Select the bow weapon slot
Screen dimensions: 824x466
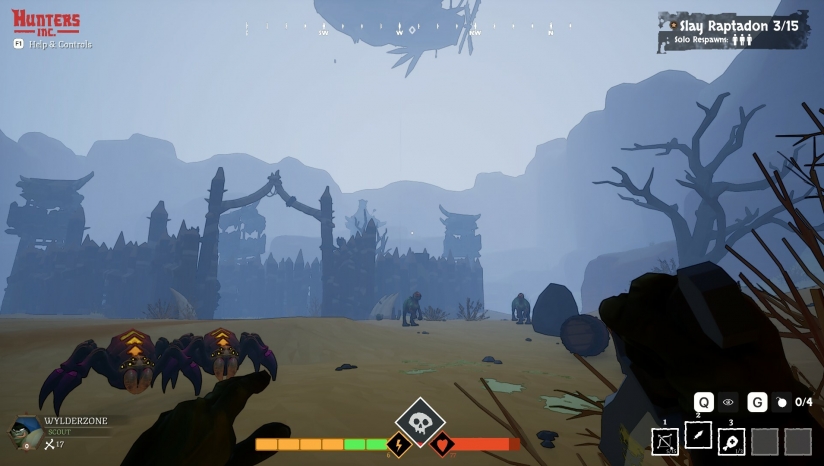(x=665, y=441)
